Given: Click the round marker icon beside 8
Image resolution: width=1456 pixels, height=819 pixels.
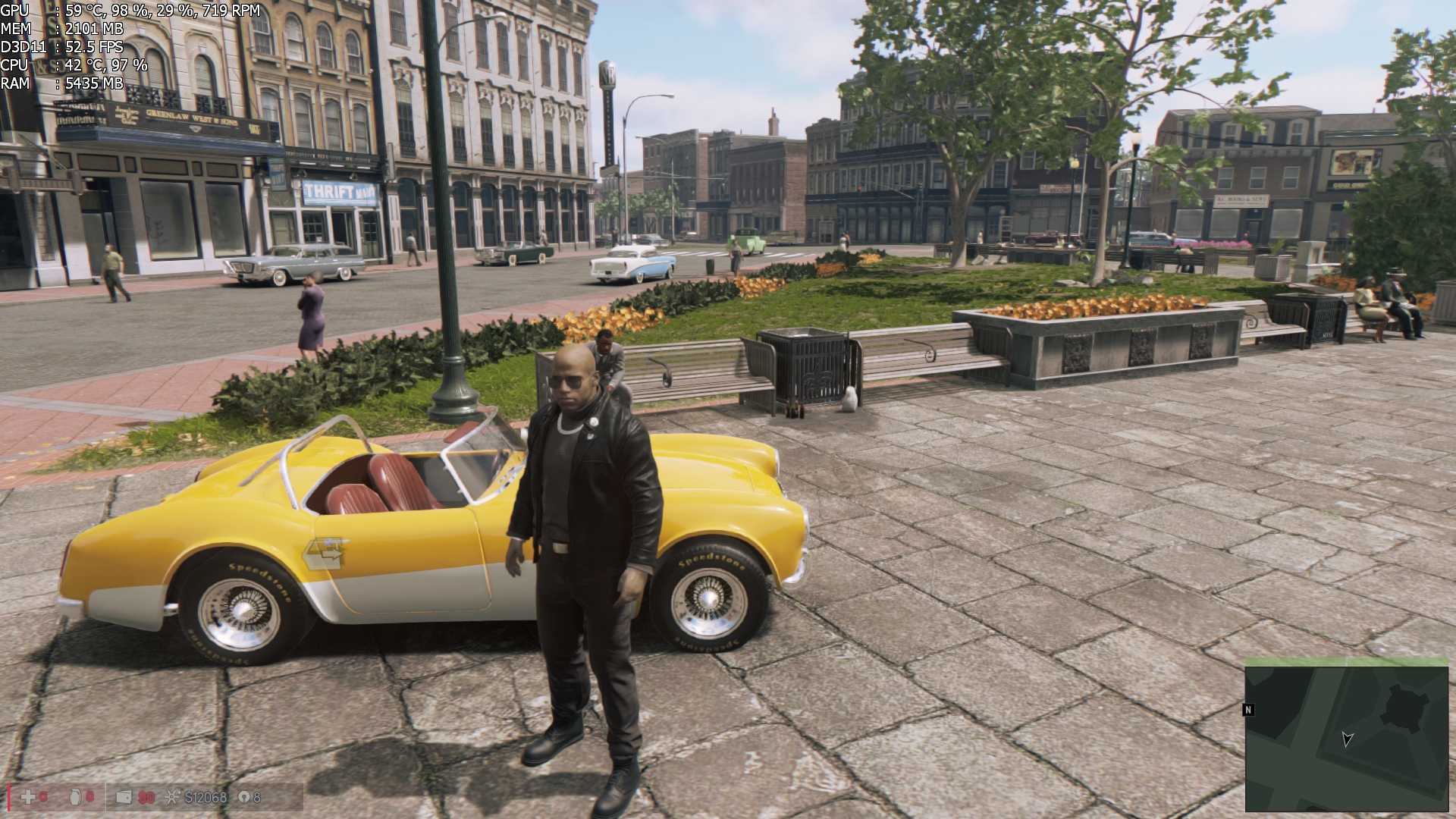Looking at the screenshot, I should [x=243, y=797].
